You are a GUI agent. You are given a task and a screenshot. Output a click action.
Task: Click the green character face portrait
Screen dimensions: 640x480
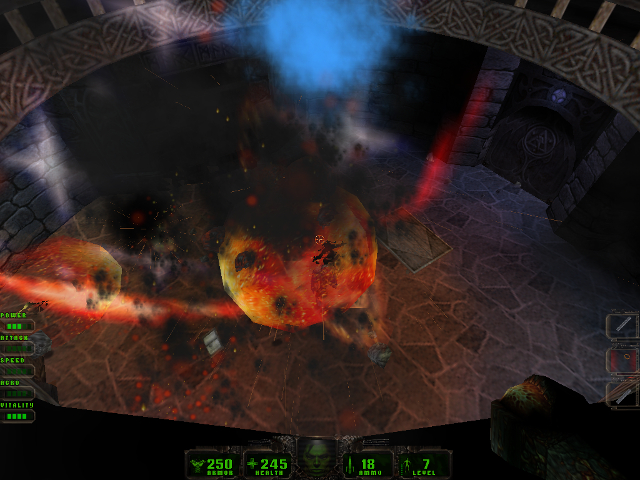tap(318, 457)
